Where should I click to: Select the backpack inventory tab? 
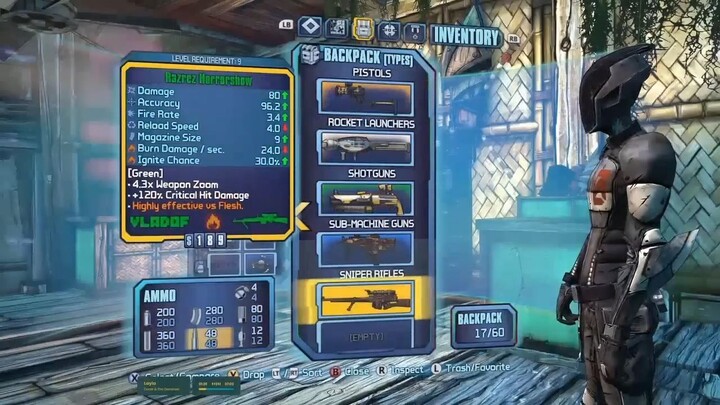pos(362,29)
